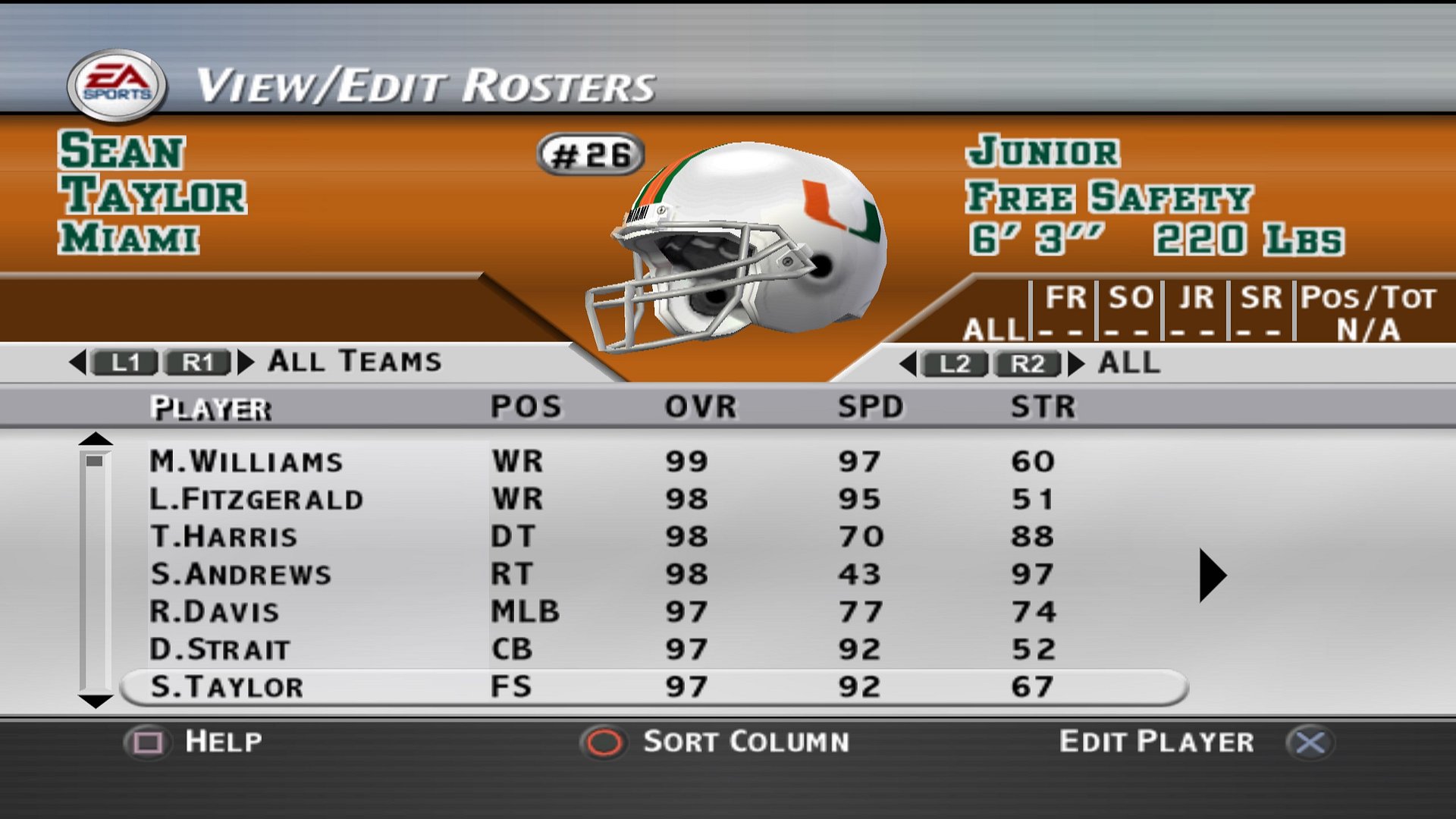Switch to next team using right arrow

click(245, 362)
